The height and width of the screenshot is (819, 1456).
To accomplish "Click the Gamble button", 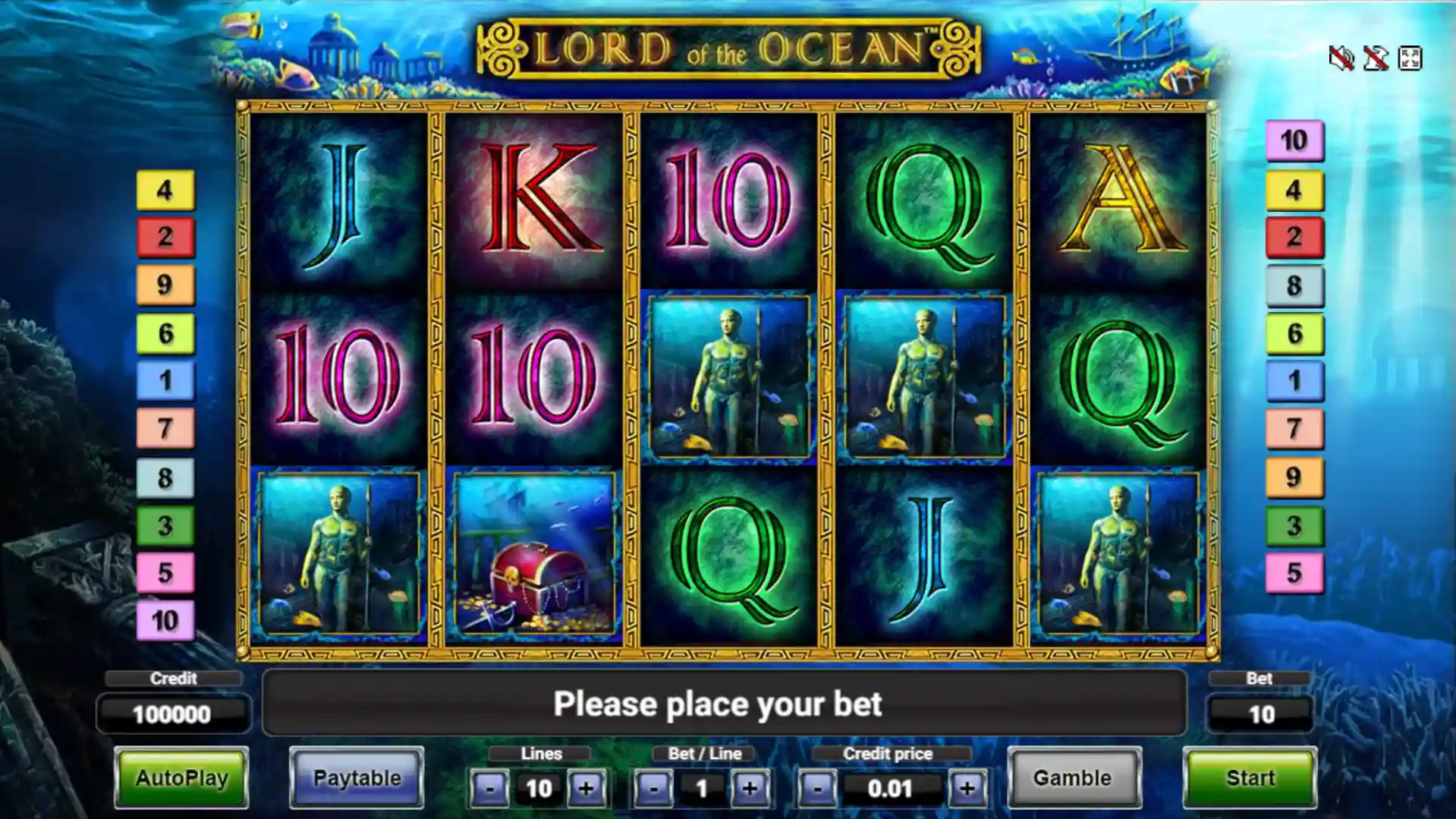I will pyautogui.click(x=1075, y=778).
